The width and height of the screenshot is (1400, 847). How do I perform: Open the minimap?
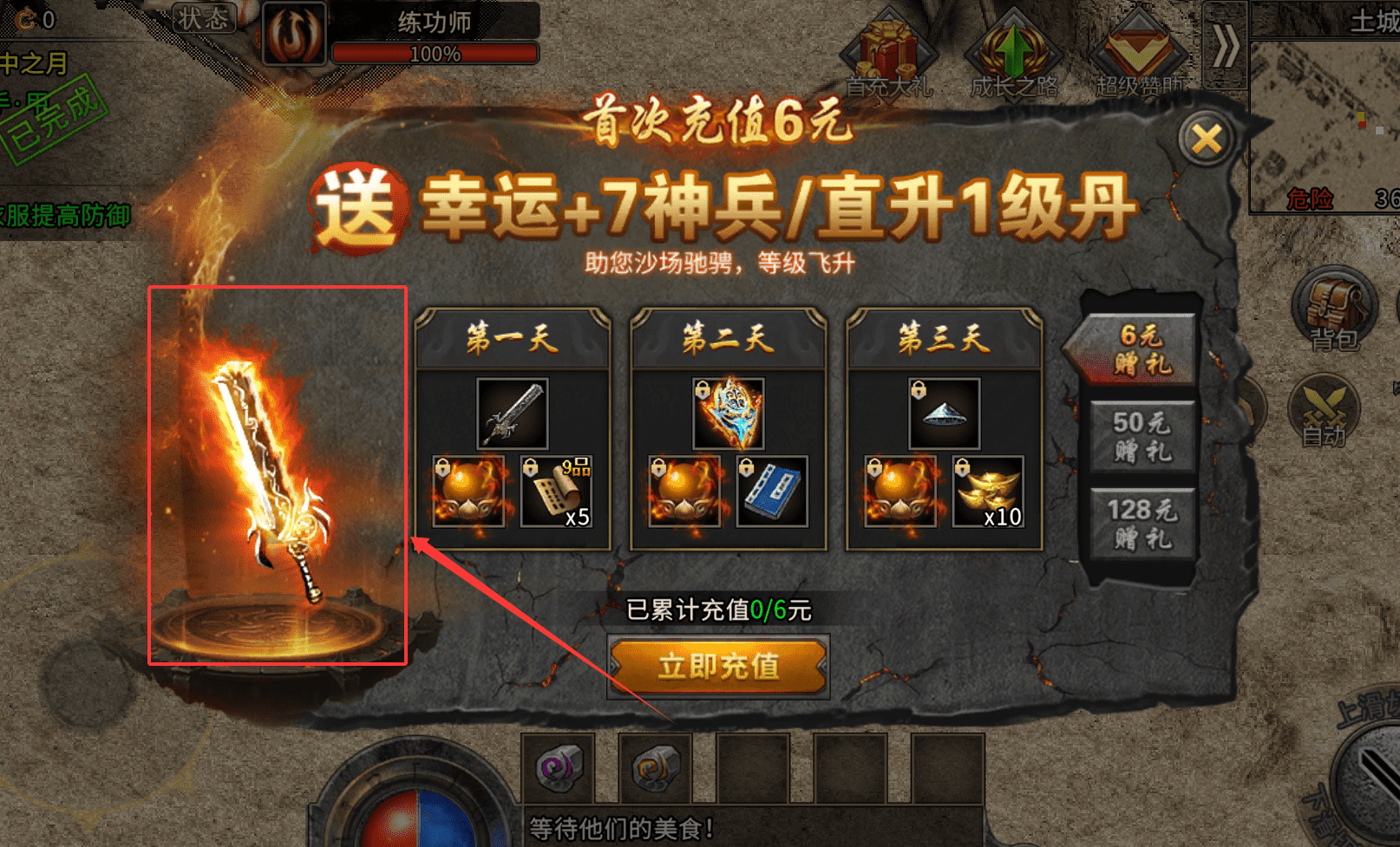point(1325,126)
